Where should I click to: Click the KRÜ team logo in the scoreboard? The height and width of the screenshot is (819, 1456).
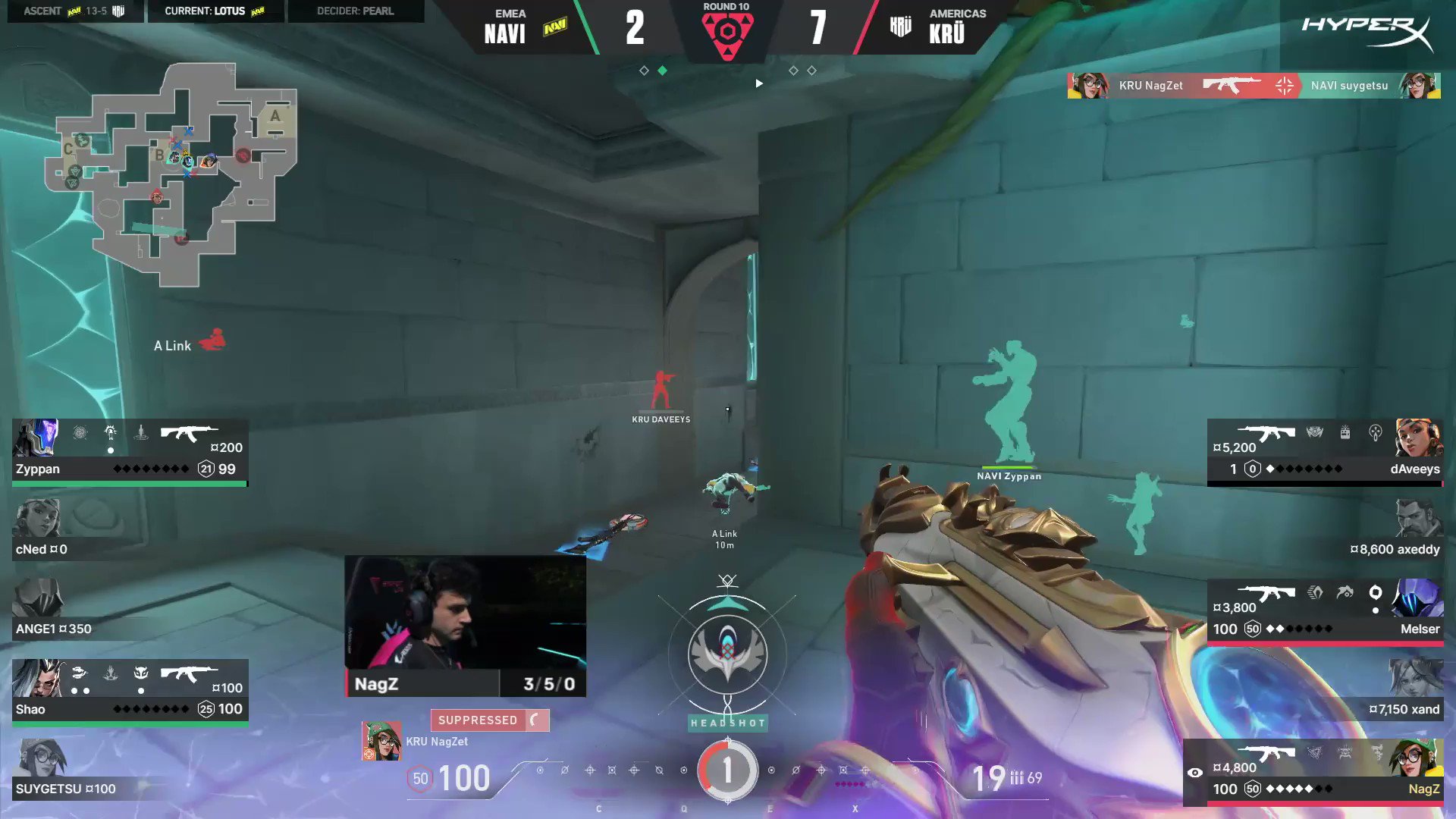(899, 26)
